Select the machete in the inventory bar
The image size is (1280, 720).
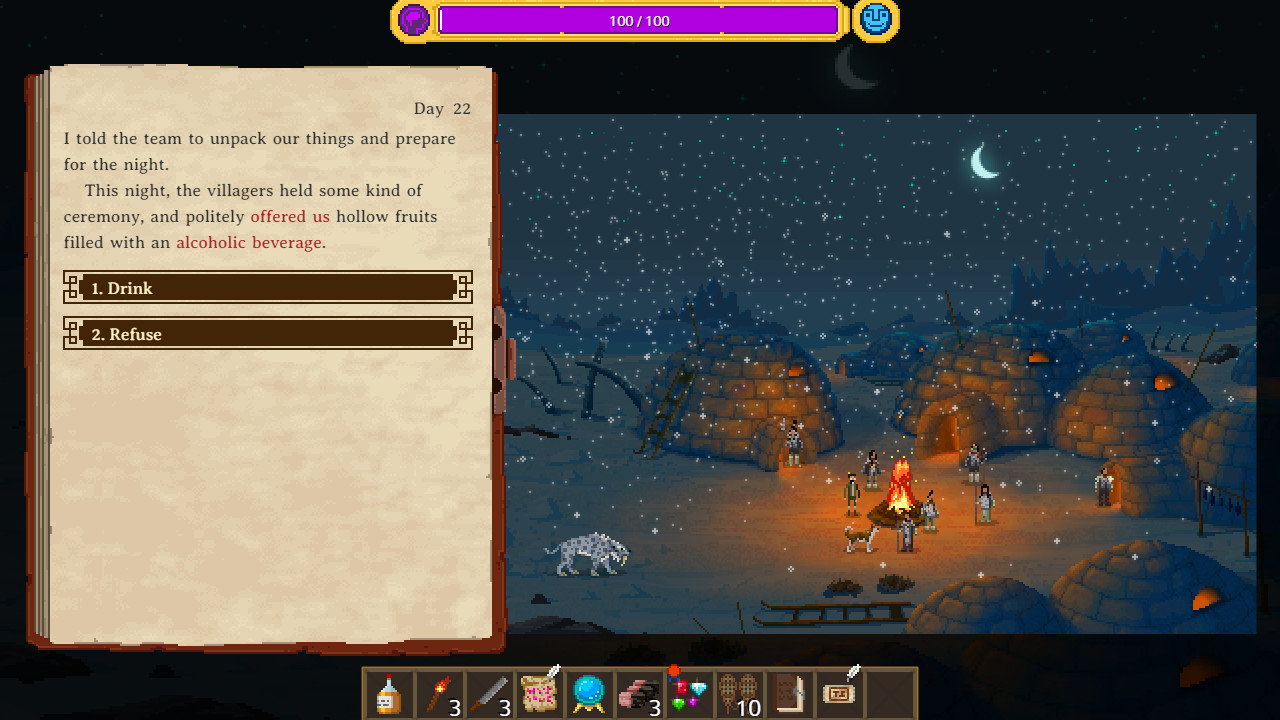pos(489,693)
